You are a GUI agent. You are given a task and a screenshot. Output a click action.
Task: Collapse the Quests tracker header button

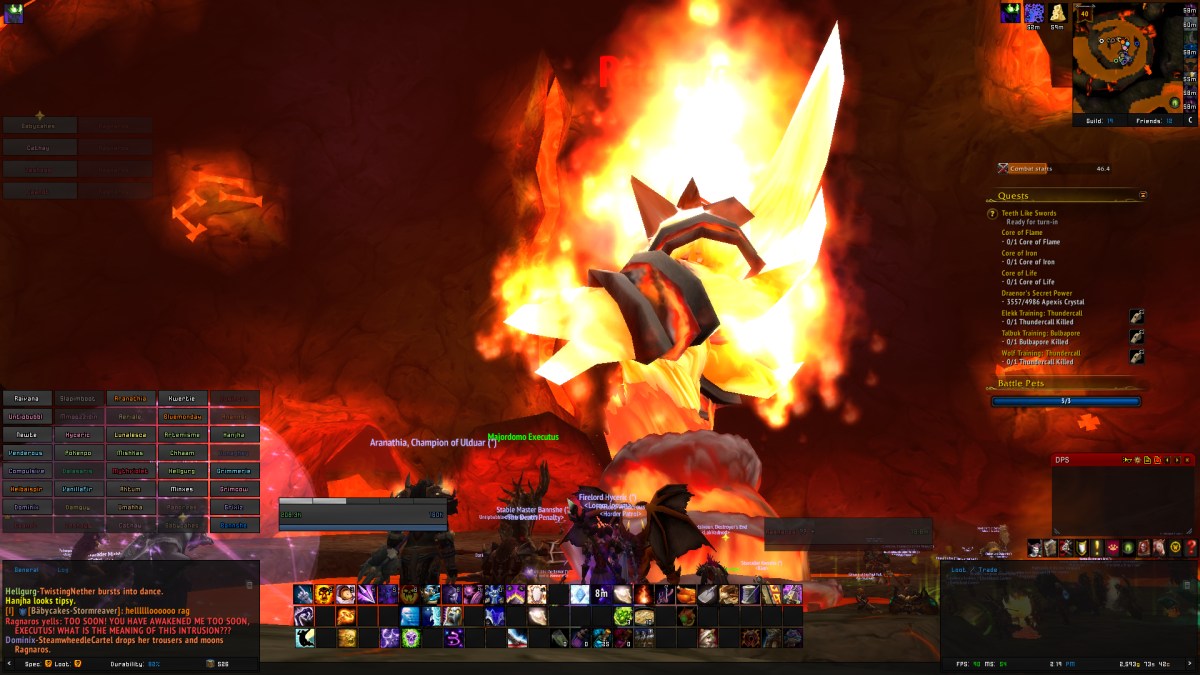tap(1143, 196)
